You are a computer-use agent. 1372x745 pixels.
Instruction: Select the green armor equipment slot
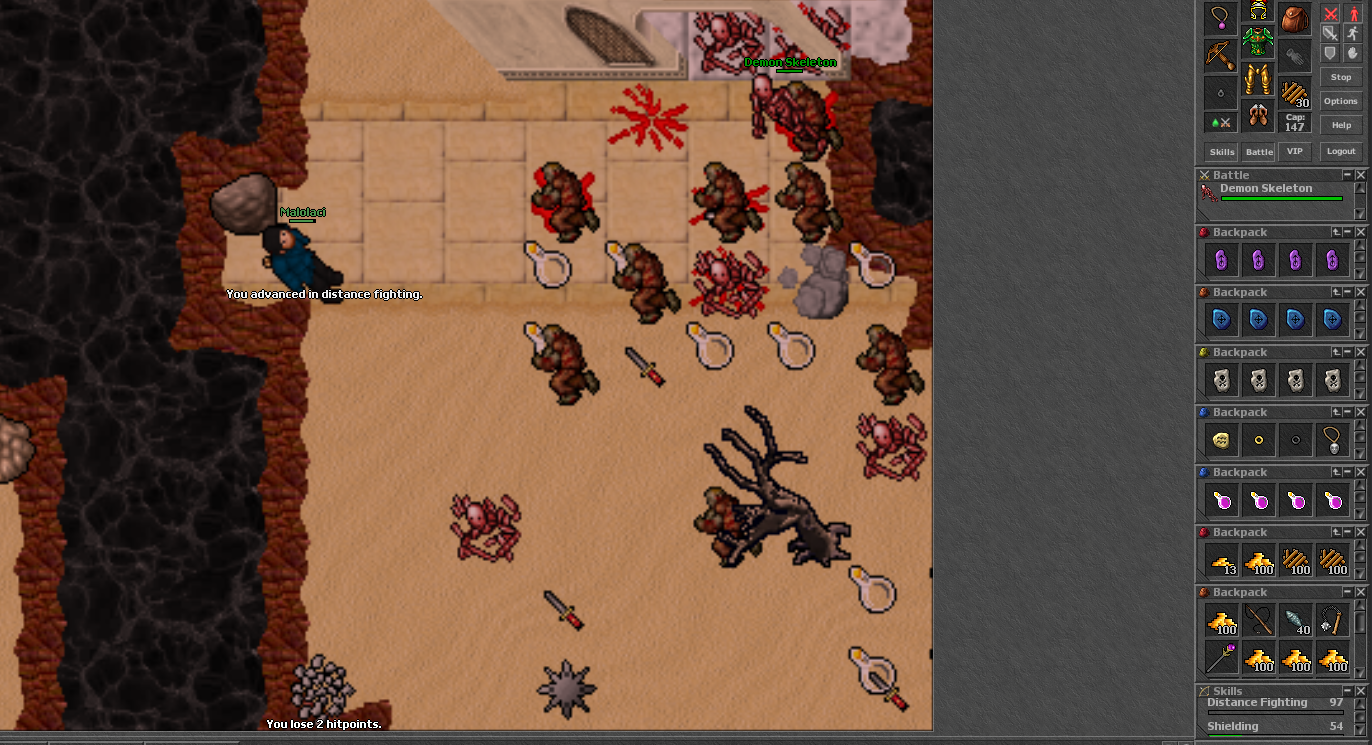tap(1258, 42)
